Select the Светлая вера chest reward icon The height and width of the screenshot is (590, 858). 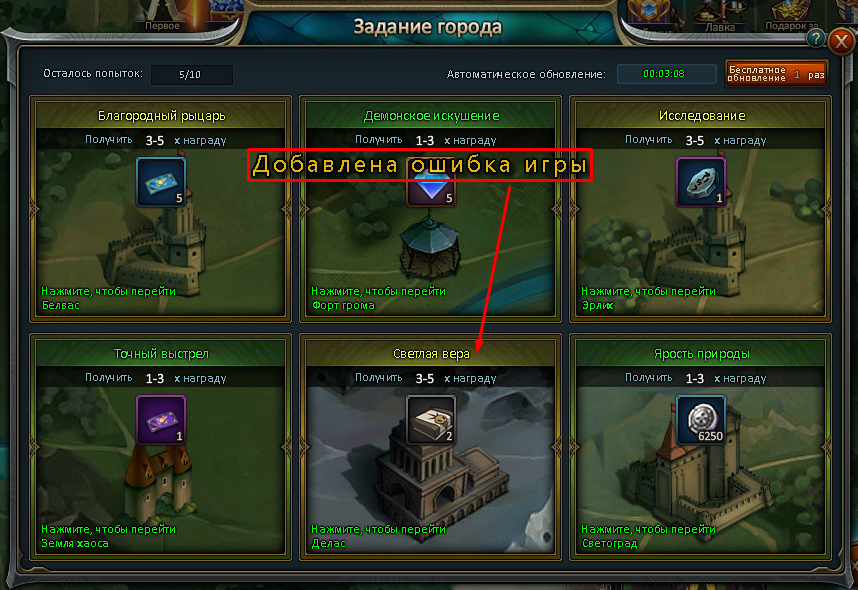431,420
